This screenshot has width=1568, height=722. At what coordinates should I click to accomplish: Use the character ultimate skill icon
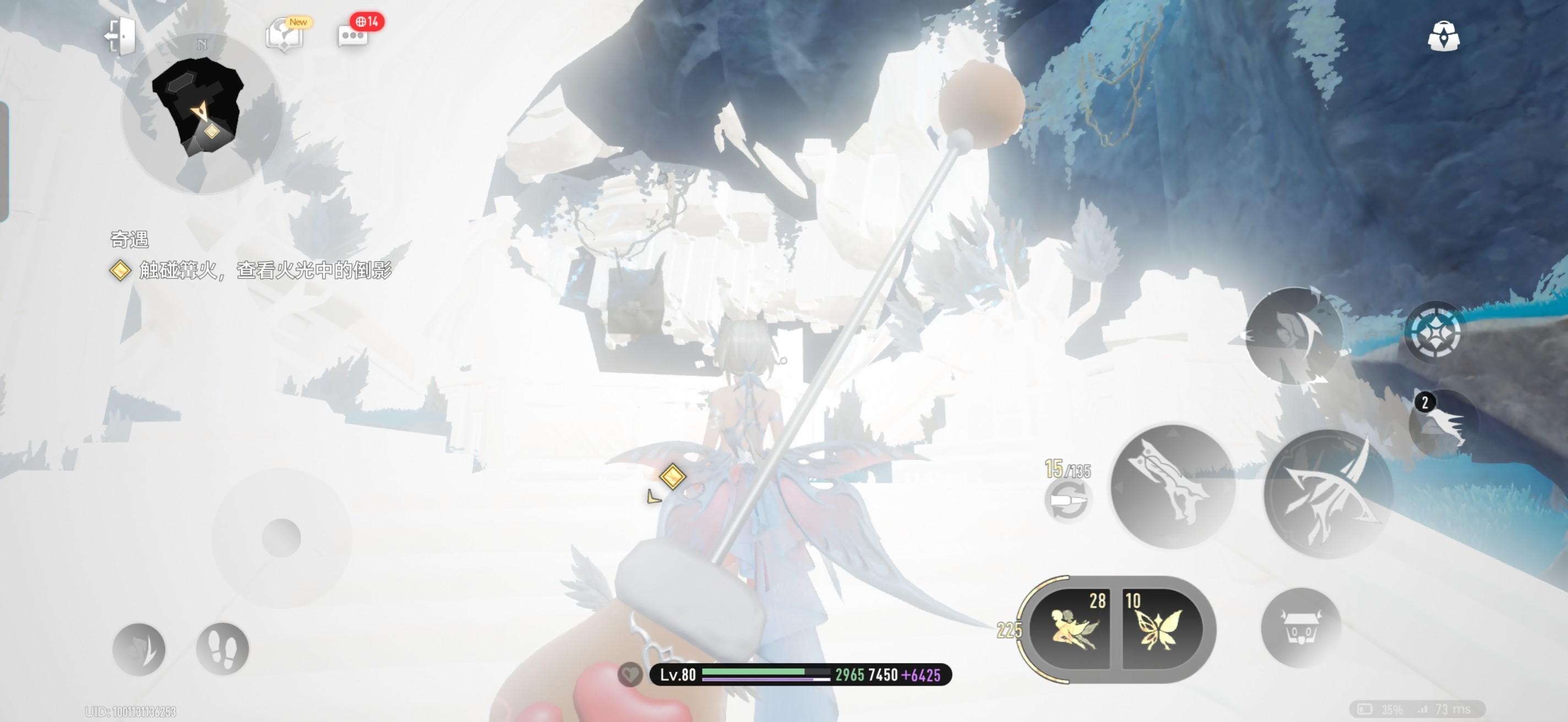(x=1294, y=336)
